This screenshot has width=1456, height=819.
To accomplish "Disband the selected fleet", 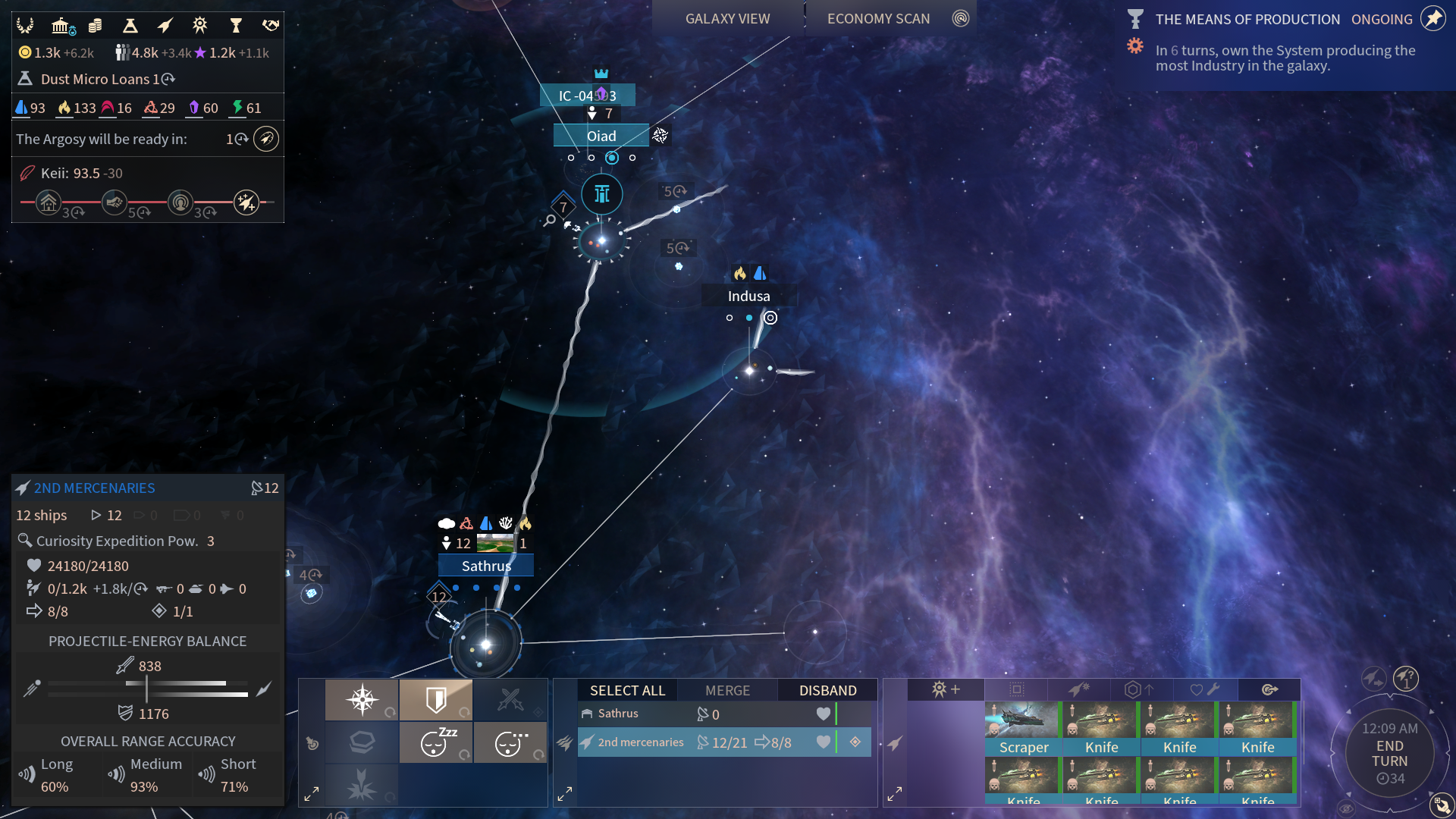I will point(827,690).
